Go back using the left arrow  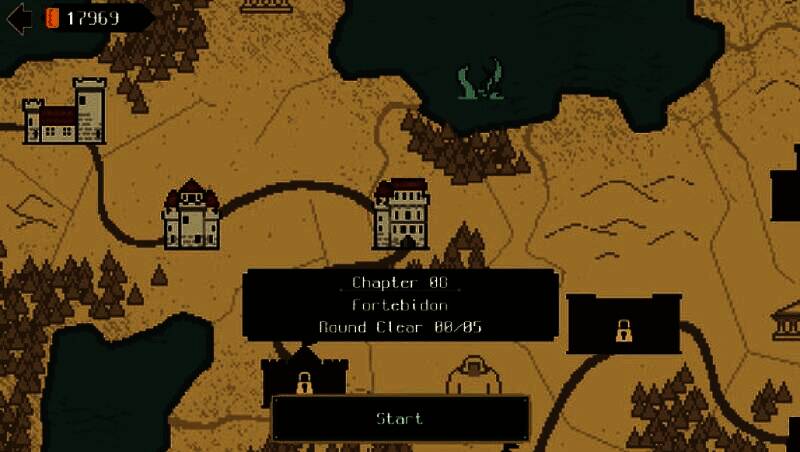tap(18, 18)
